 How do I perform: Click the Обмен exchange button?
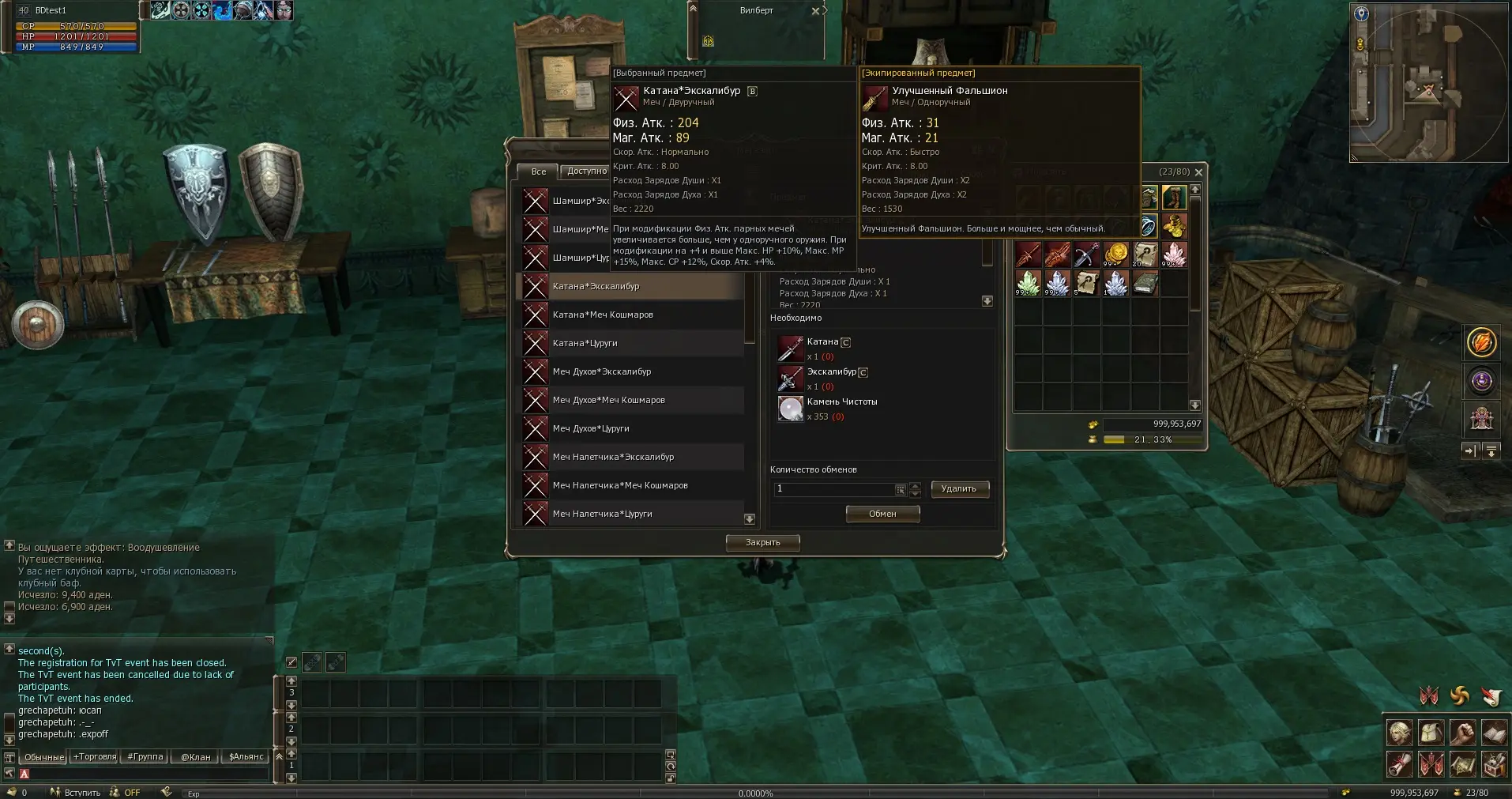pos(882,514)
